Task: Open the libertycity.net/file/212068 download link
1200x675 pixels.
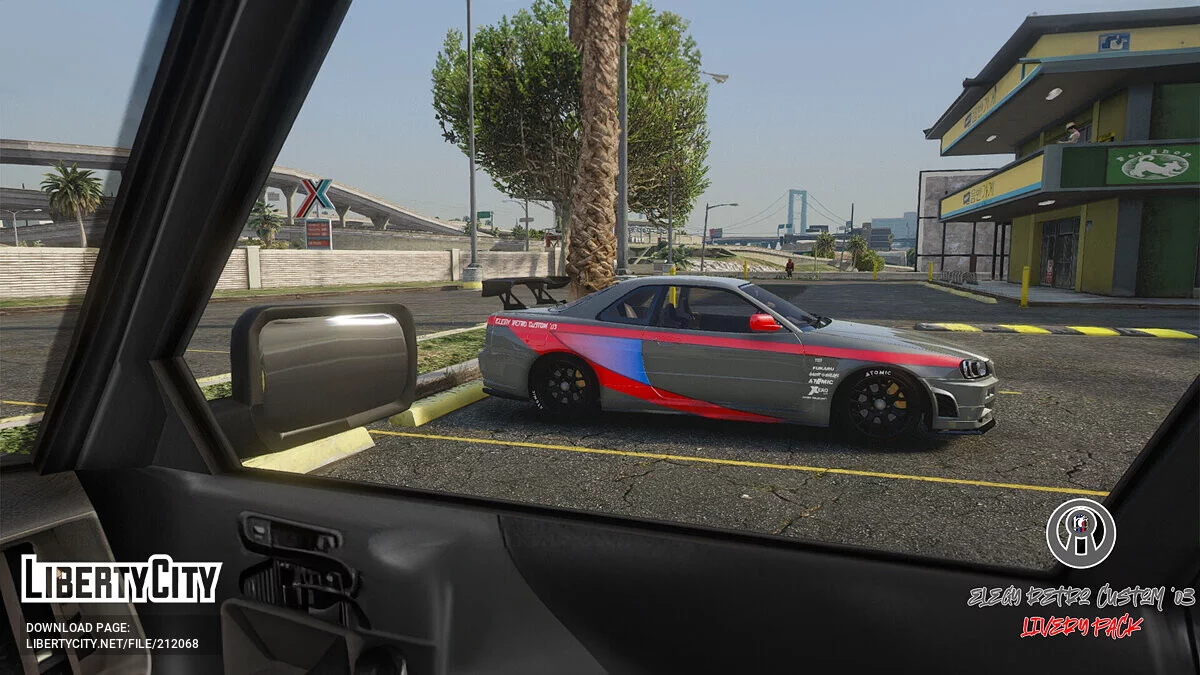Action: coord(112,643)
